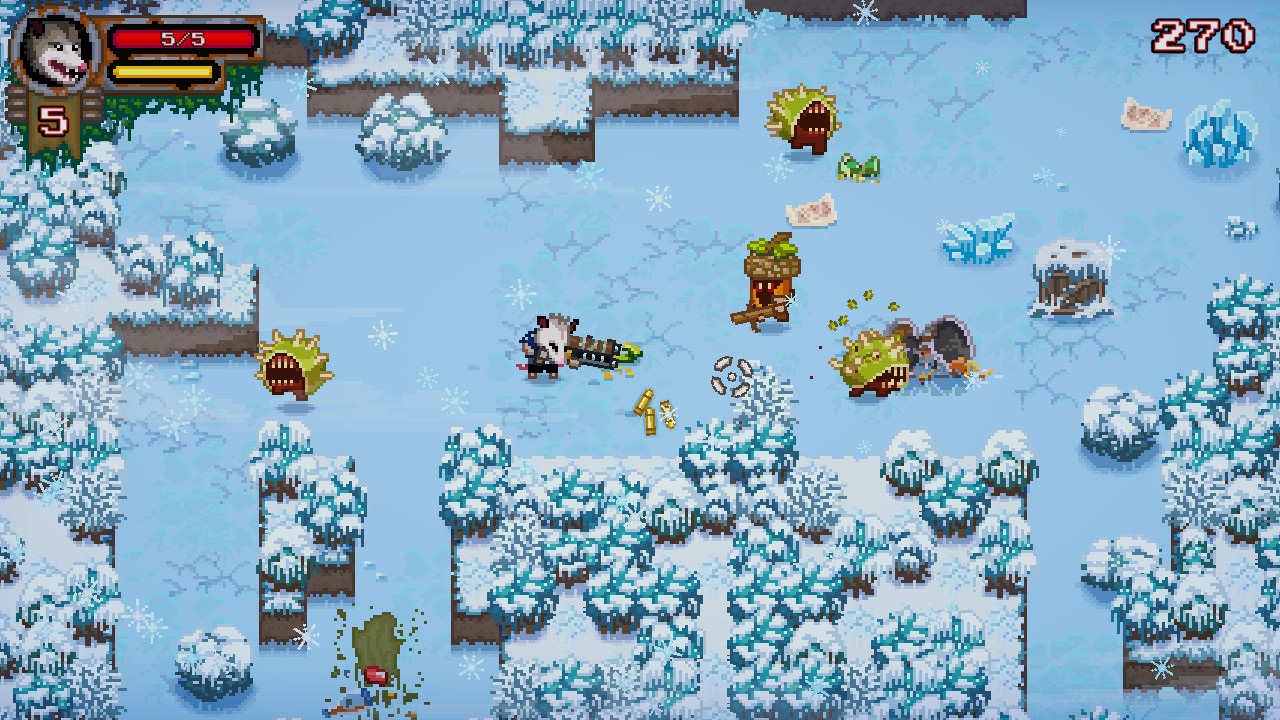Click the snowflake falling near the player
This screenshot has width=1280, height=720.
pos(520,292)
